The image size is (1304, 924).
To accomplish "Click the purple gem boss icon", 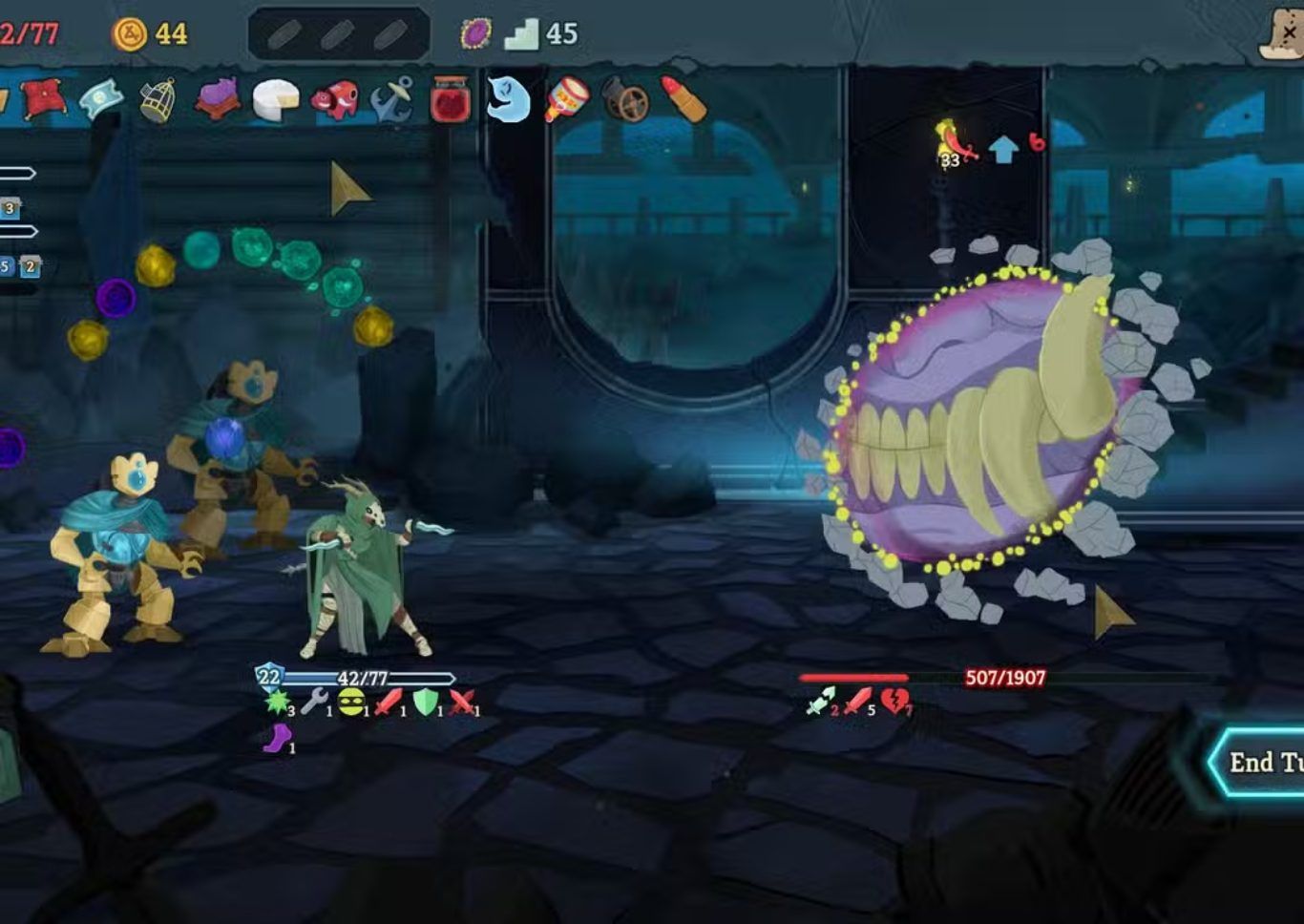I will click(x=475, y=34).
